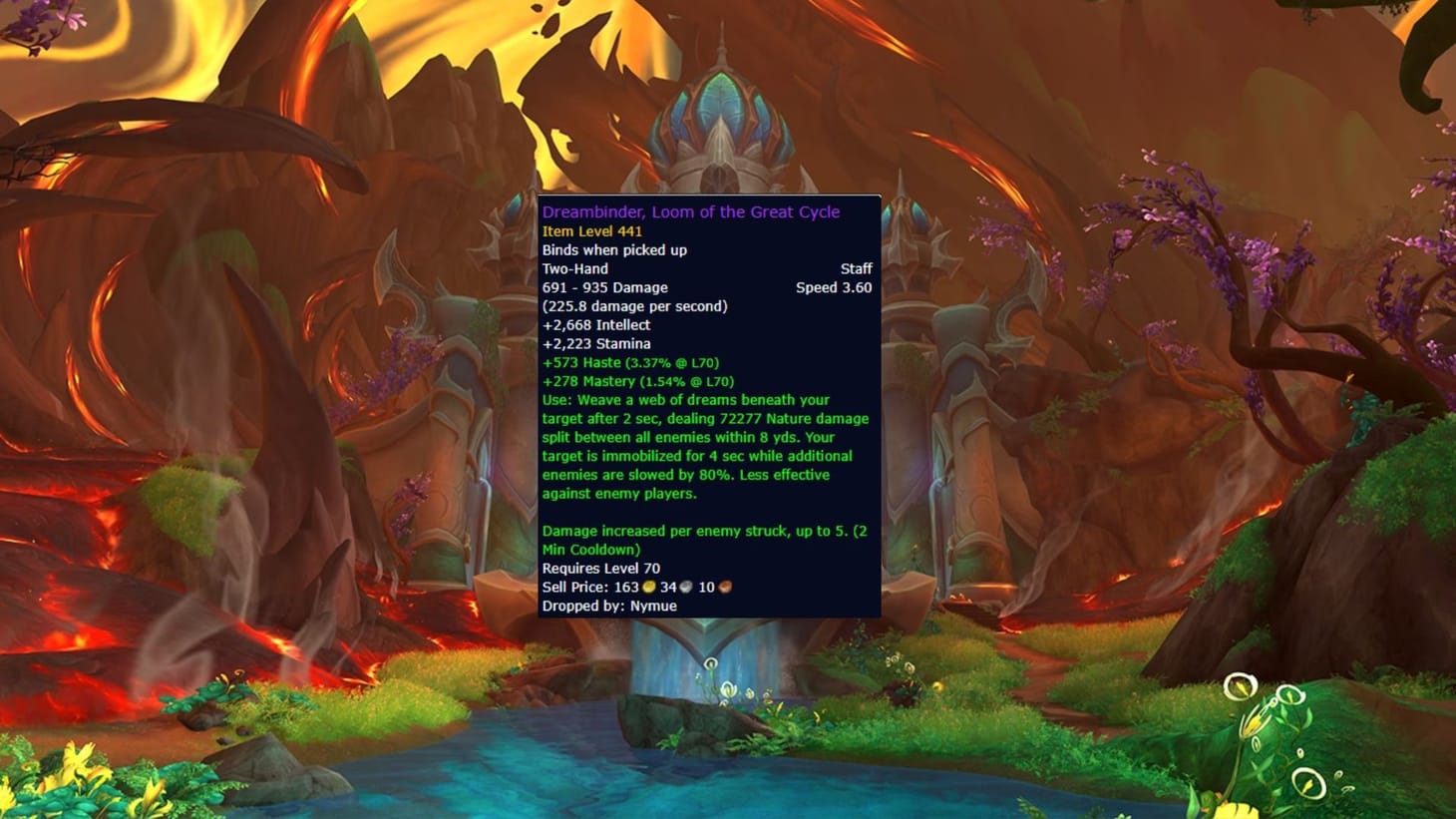Select the Dreambinder item name in purple
Screen dimensions: 1456x819
coord(690,211)
